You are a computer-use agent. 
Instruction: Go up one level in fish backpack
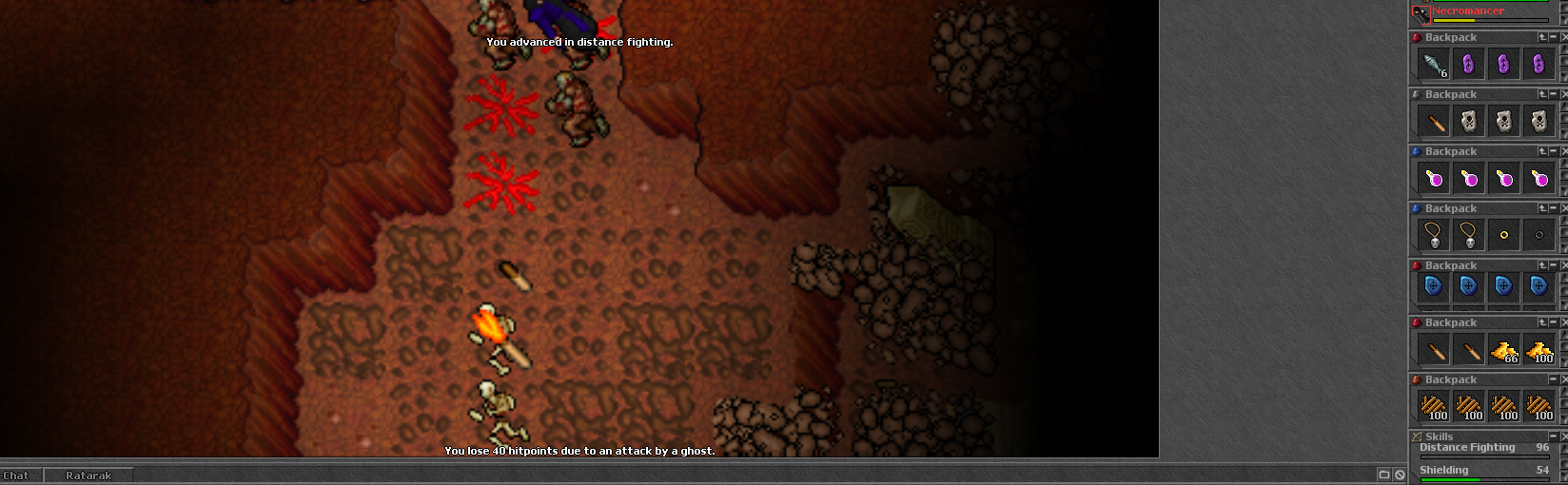point(1542,37)
